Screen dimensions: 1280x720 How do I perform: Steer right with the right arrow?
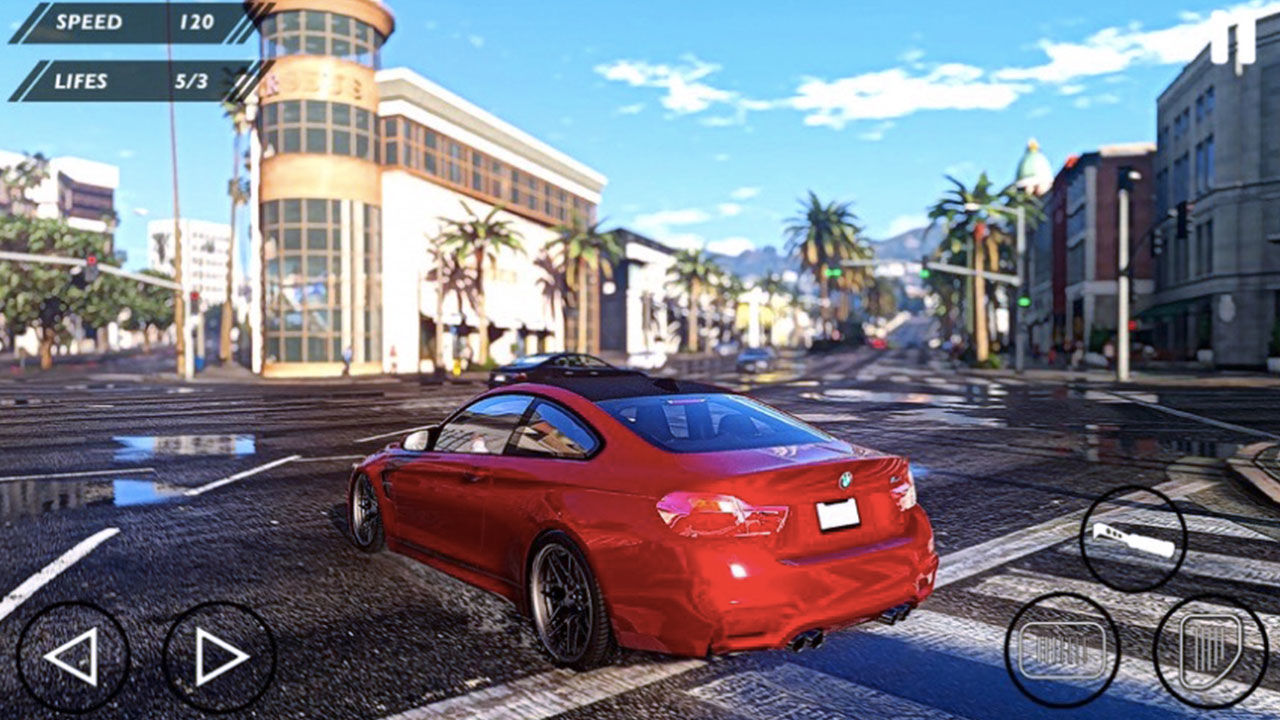[x=219, y=657]
